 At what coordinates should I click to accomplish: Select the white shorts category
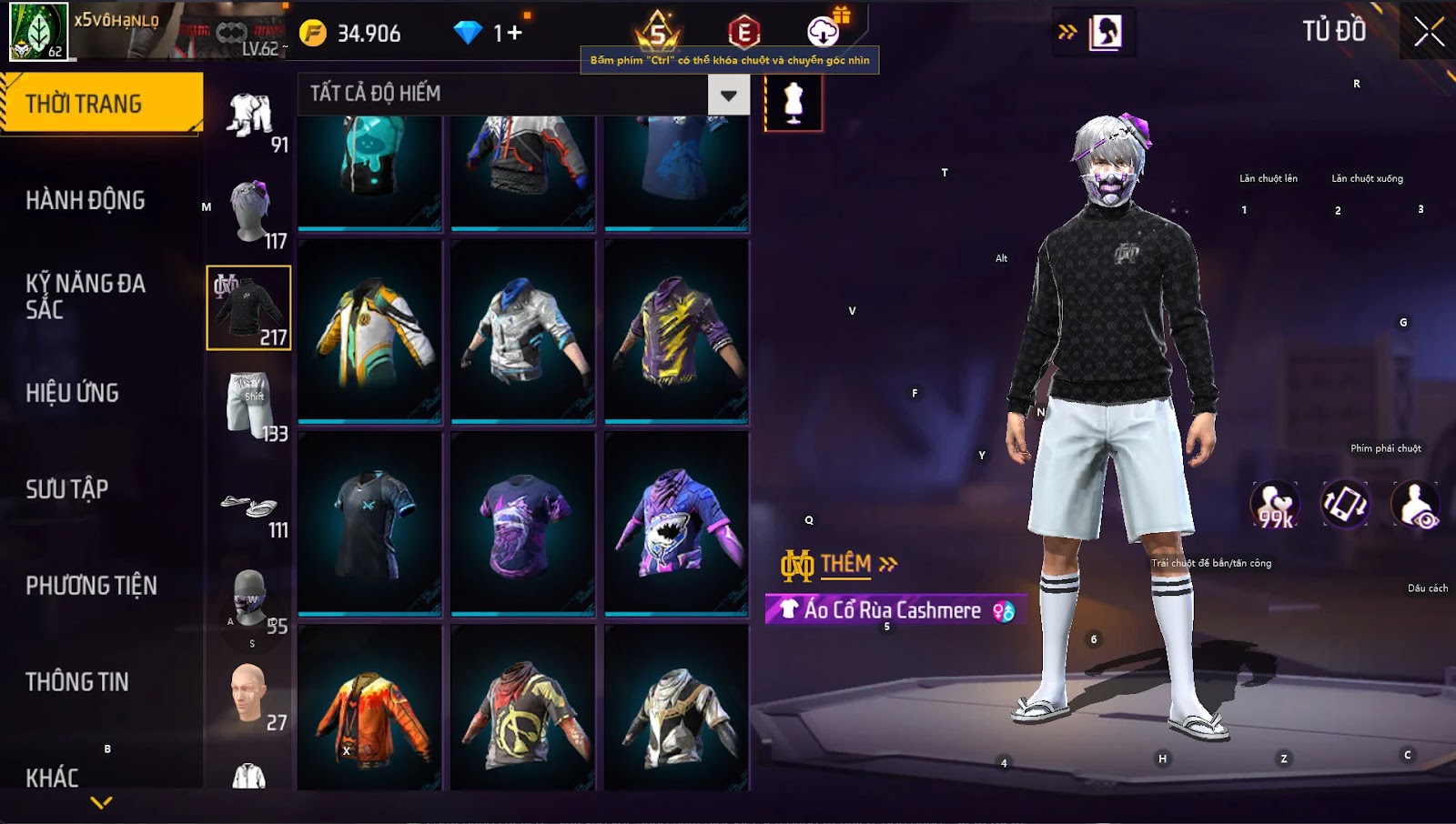(249, 406)
